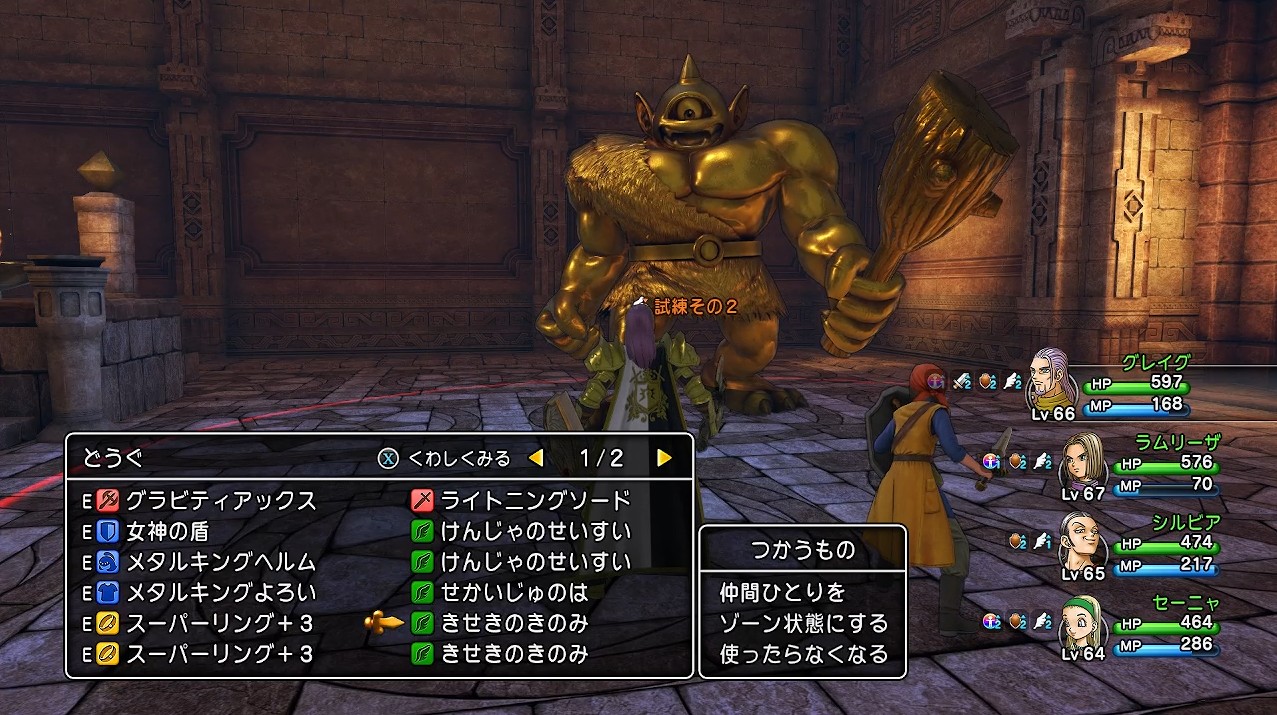Select the きせきのきのみ marked by the cursor
The image size is (1277, 715).
[515, 624]
